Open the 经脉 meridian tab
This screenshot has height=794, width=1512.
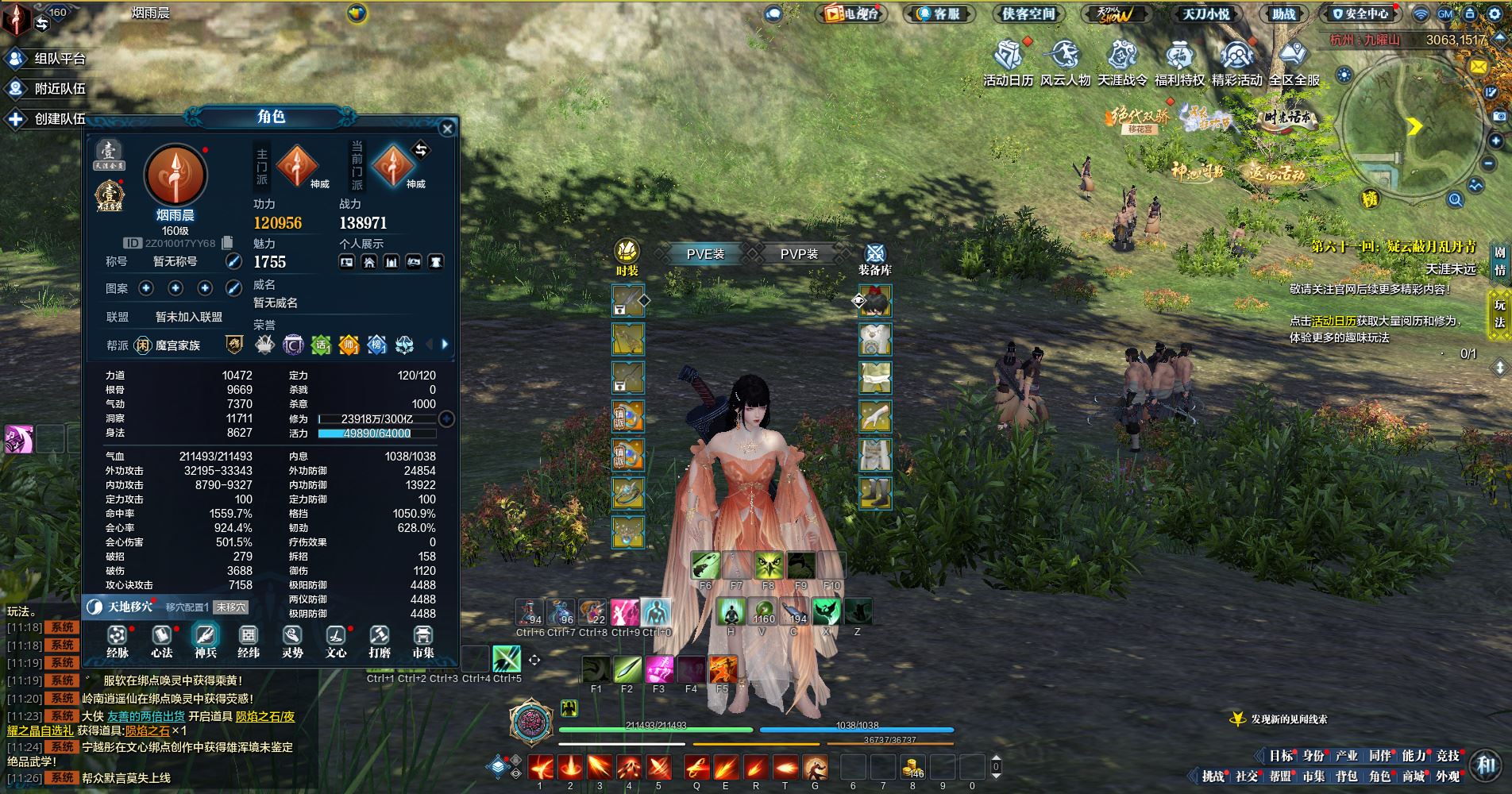pyautogui.click(x=118, y=642)
